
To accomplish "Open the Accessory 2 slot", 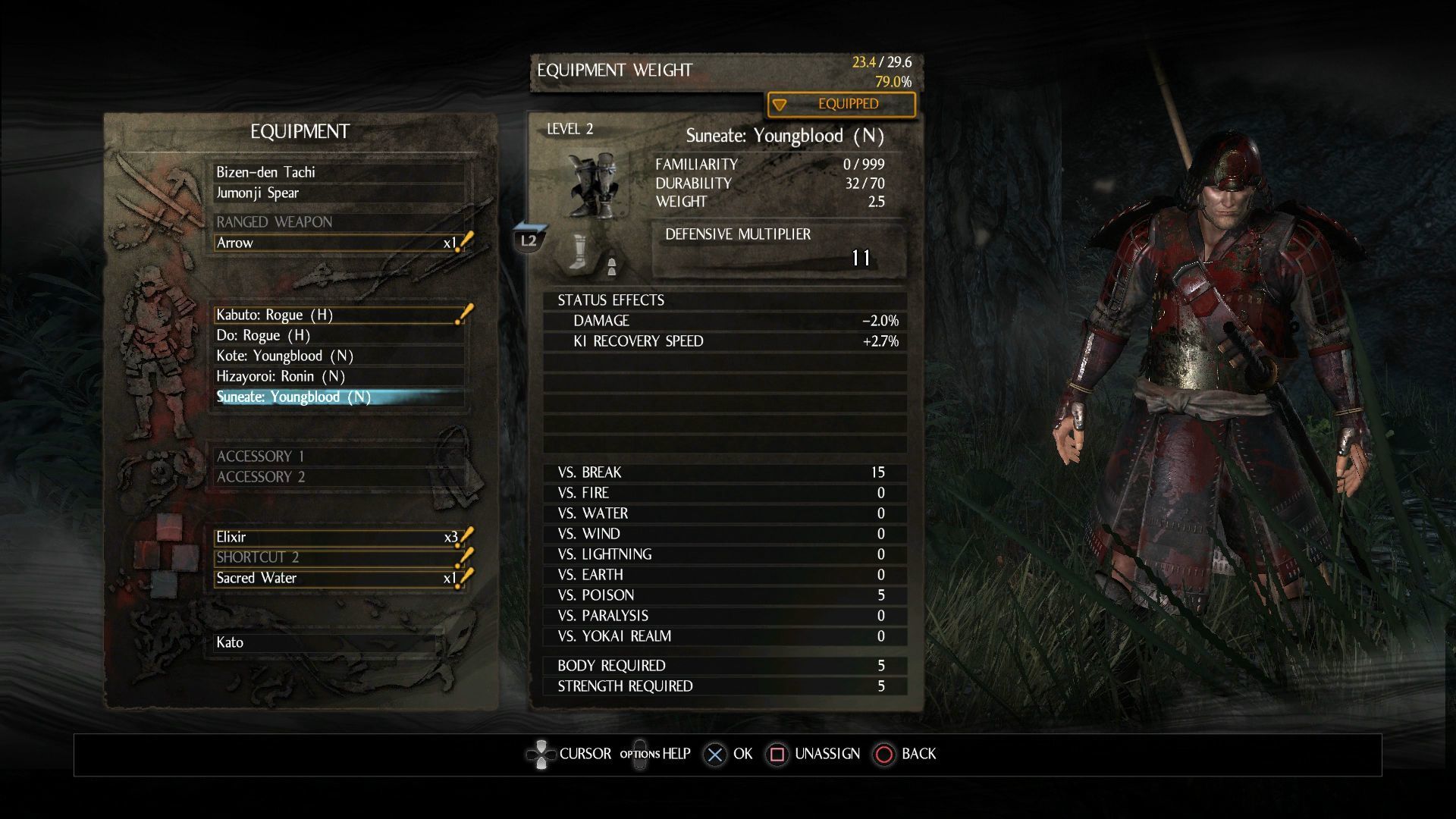I will [x=339, y=476].
